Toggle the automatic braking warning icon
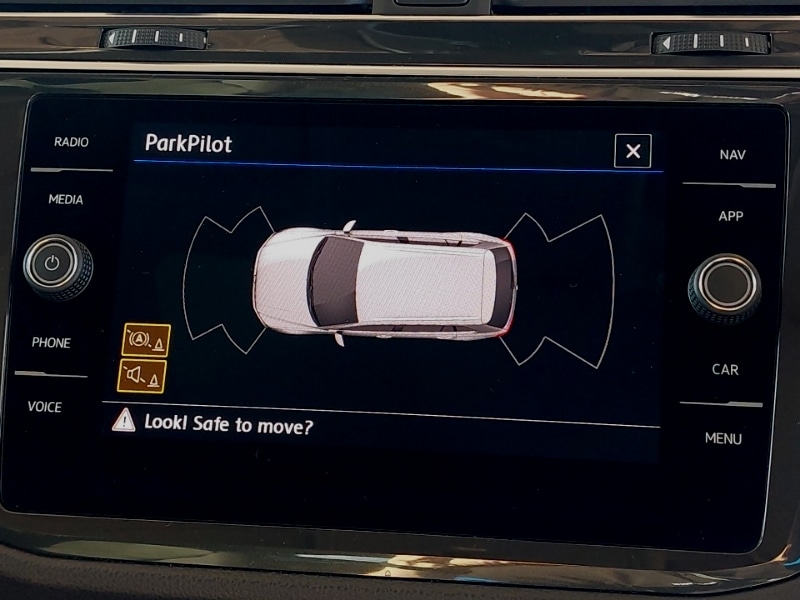800x600 pixels. coord(146,340)
